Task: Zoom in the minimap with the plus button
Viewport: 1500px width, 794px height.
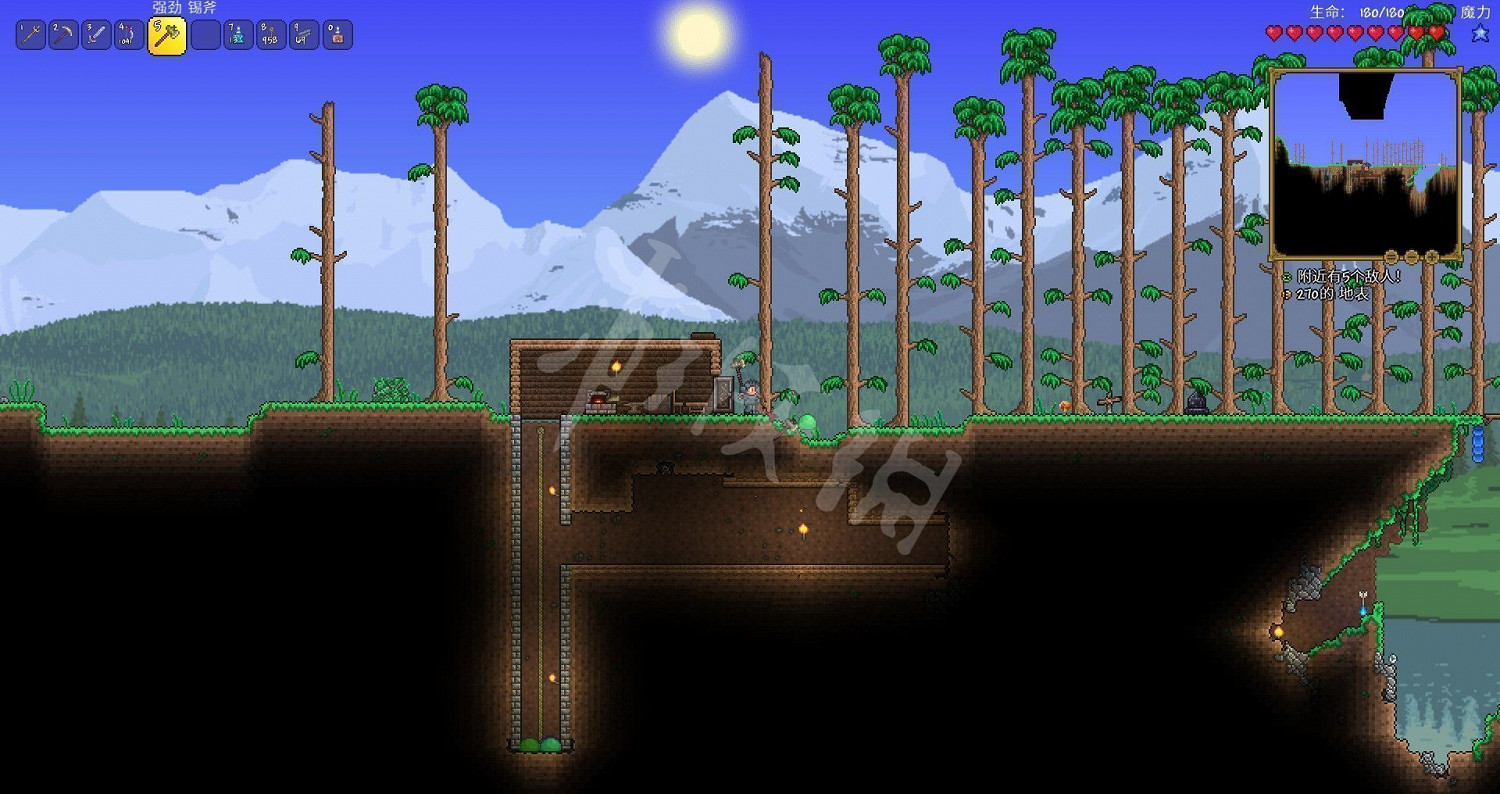Action: 1431,256
